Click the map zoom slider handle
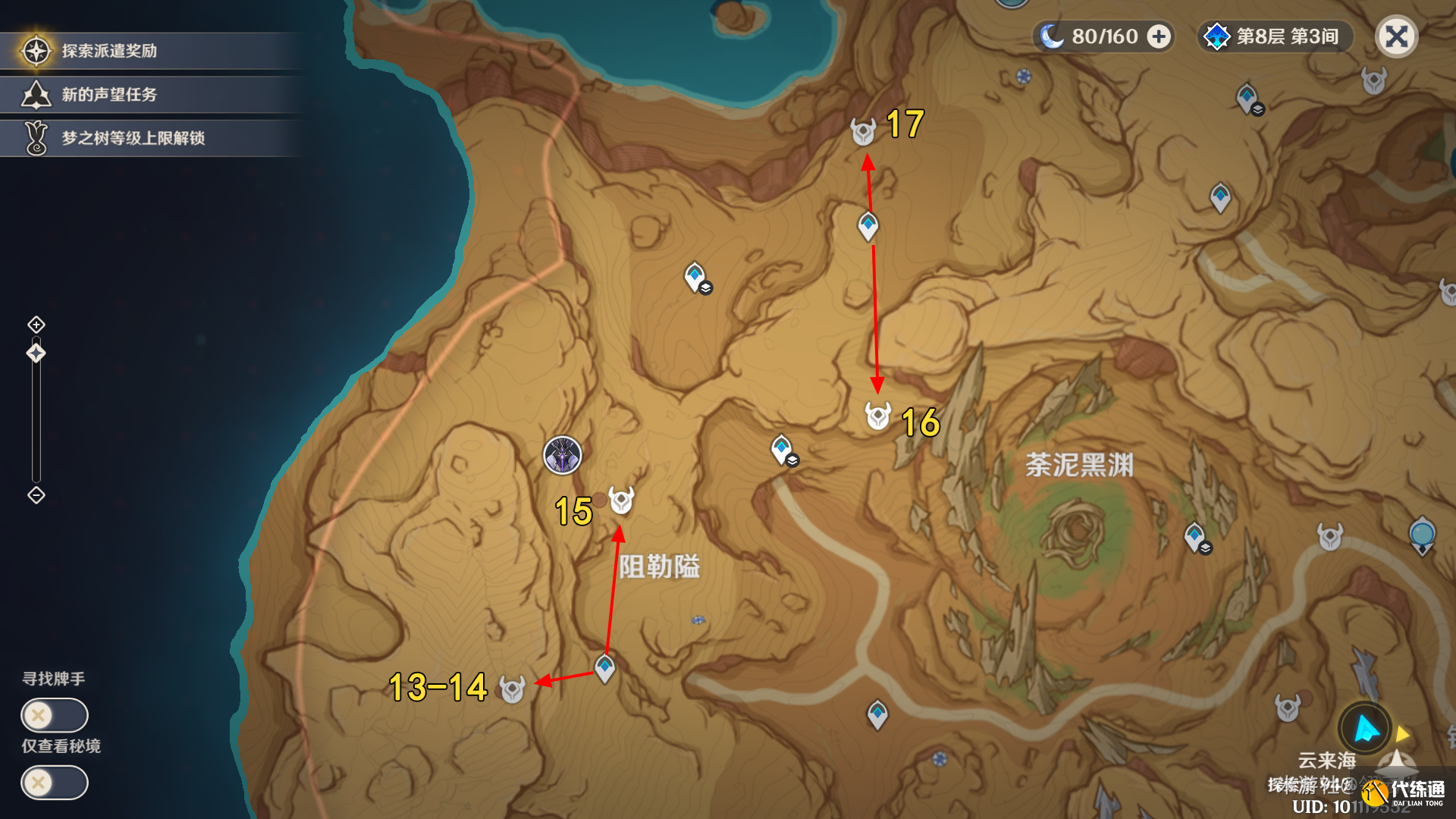The image size is (1456, 819). 36,353
